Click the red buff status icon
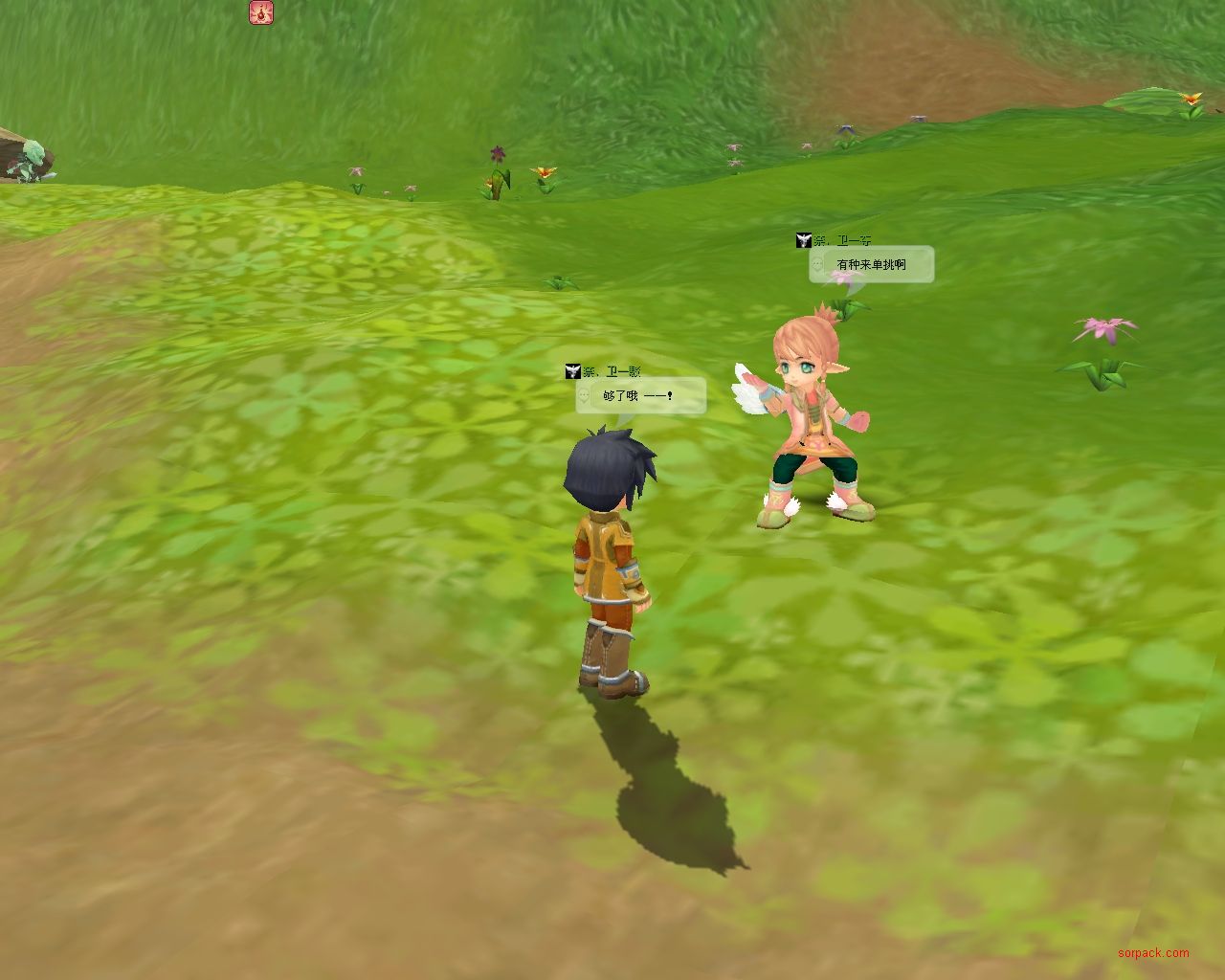The image size is (1225, 980). click(261, 12)
